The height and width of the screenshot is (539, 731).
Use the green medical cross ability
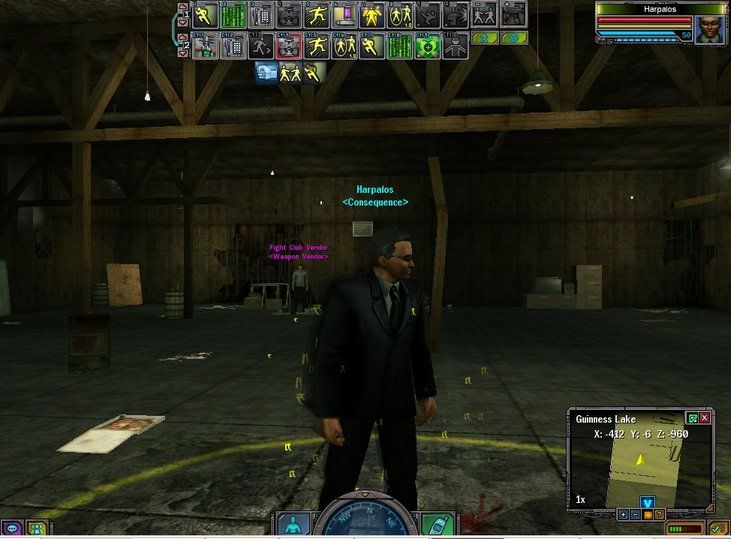pyautogui.click(x=426, y=46)
